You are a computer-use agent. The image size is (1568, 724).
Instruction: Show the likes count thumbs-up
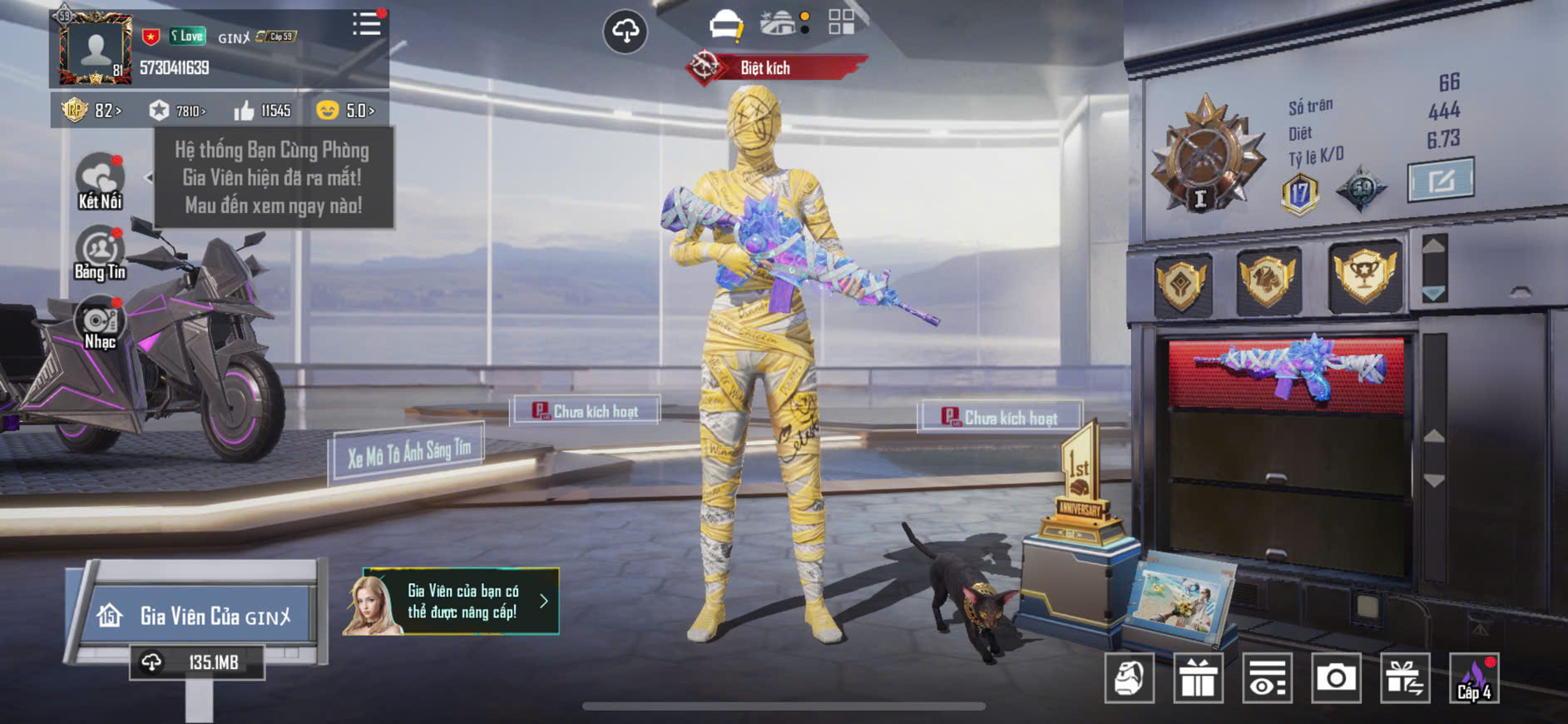(x=262, y=111)
